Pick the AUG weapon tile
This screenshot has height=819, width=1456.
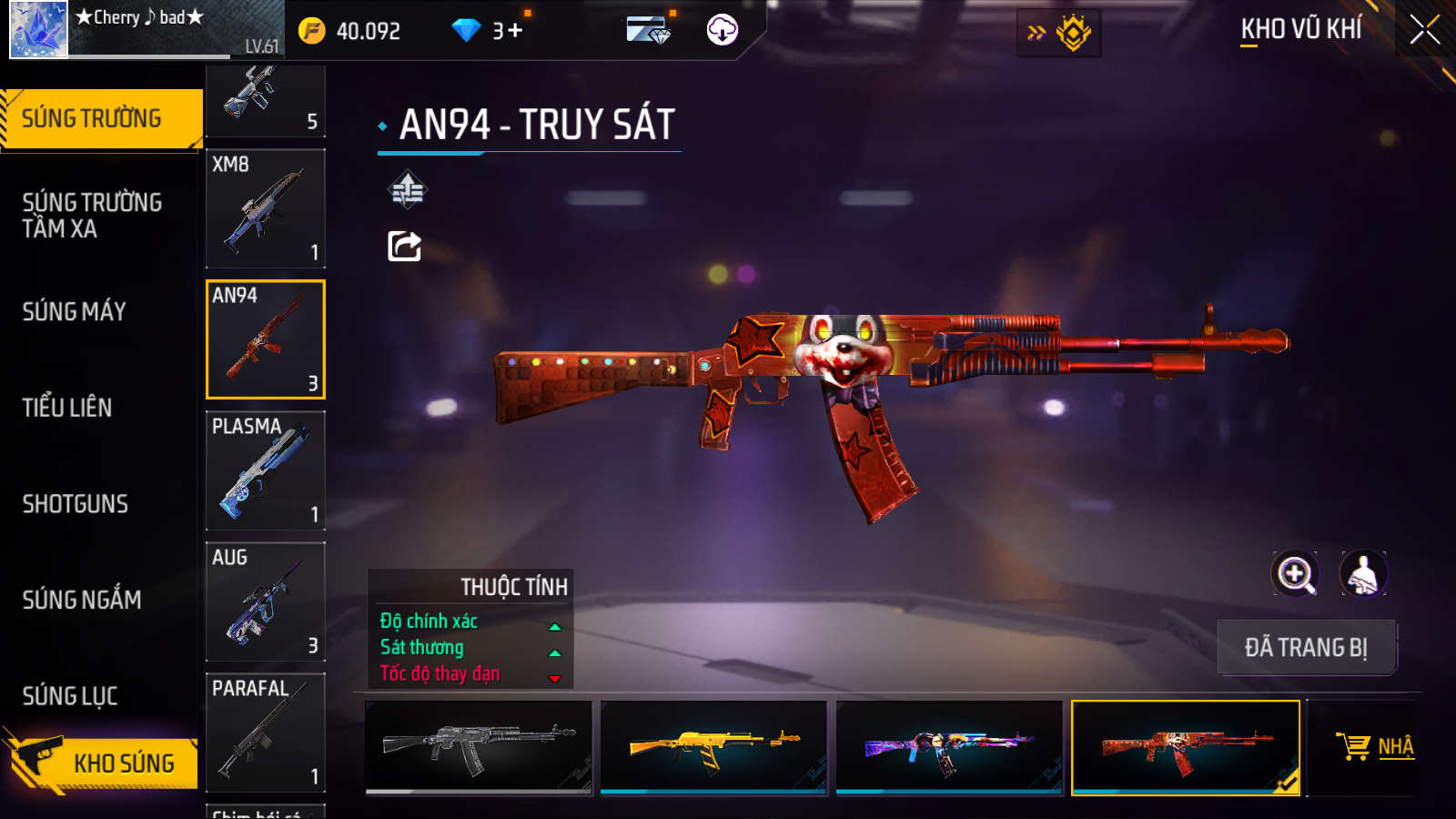pos(266,602)
